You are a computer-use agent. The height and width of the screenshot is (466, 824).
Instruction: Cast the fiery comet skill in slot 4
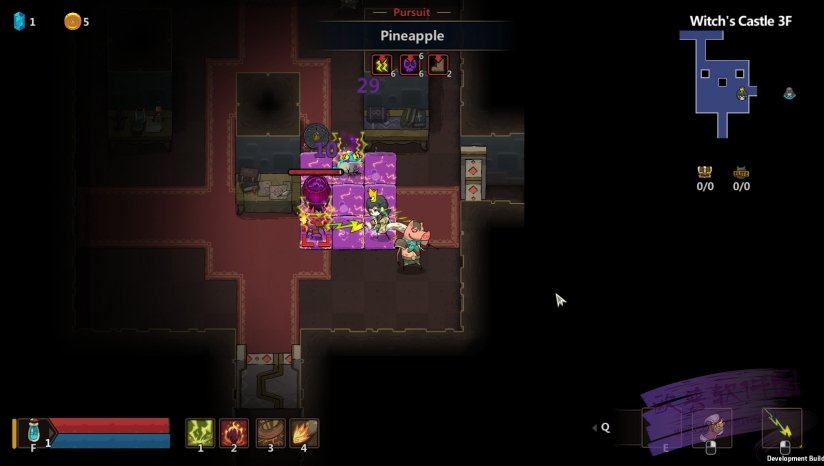point(304,432)
